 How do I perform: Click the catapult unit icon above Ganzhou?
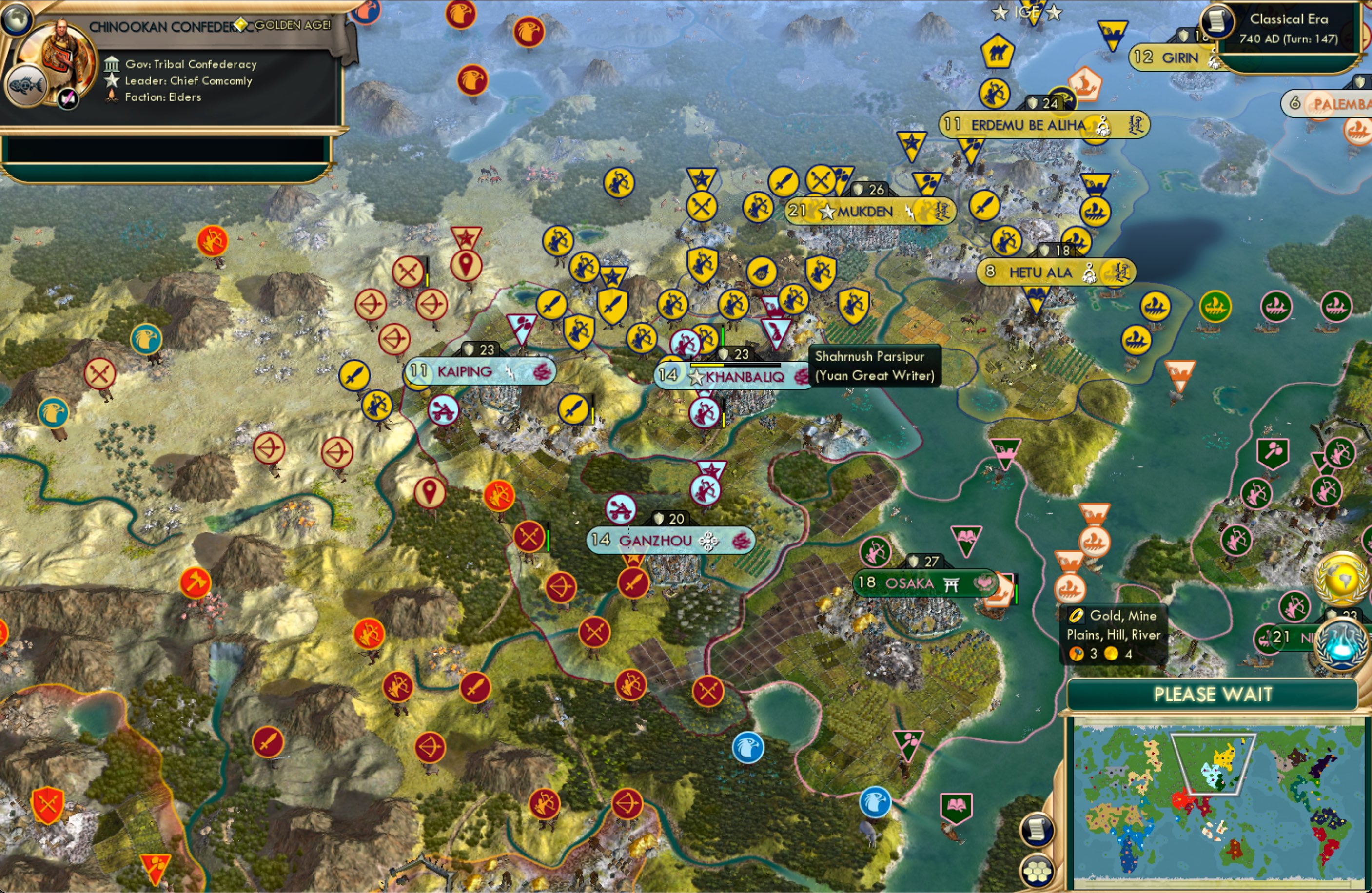(620, 510)
